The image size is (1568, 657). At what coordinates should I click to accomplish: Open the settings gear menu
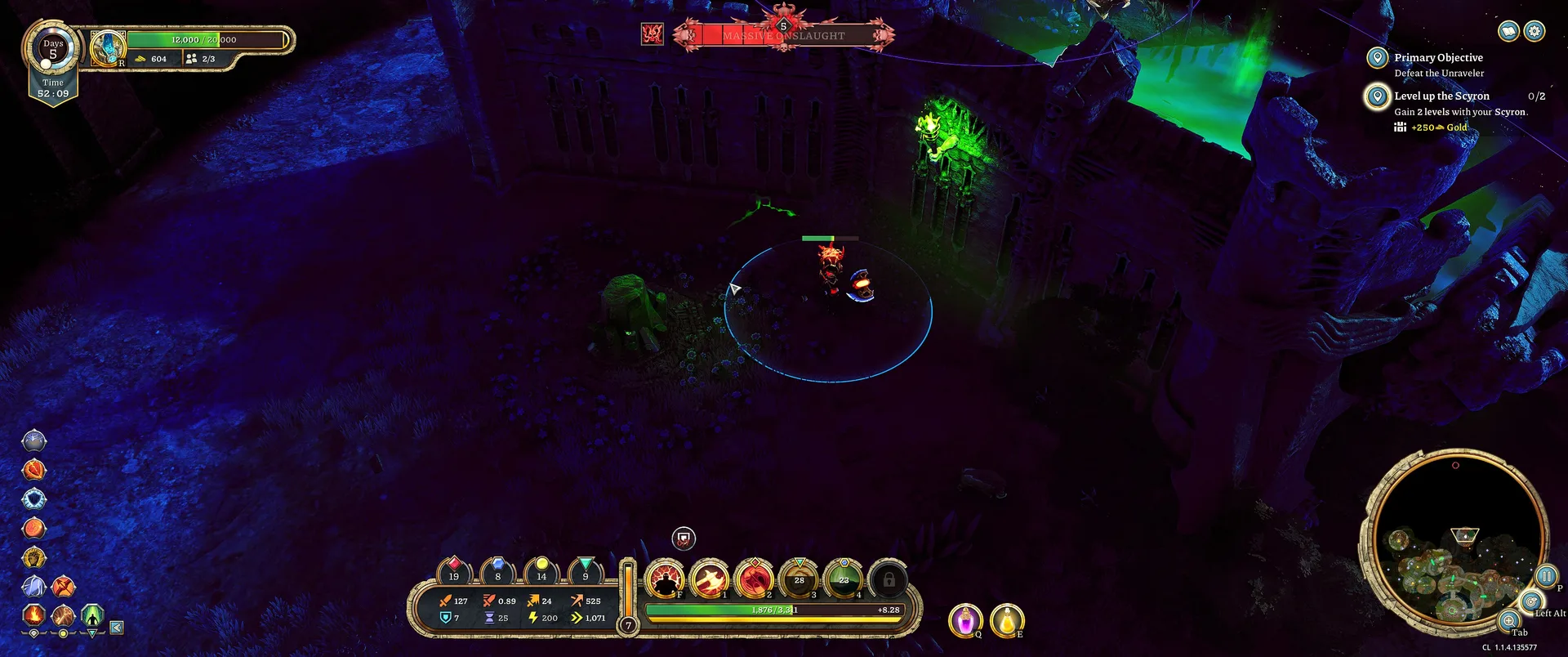[1535, 31]
